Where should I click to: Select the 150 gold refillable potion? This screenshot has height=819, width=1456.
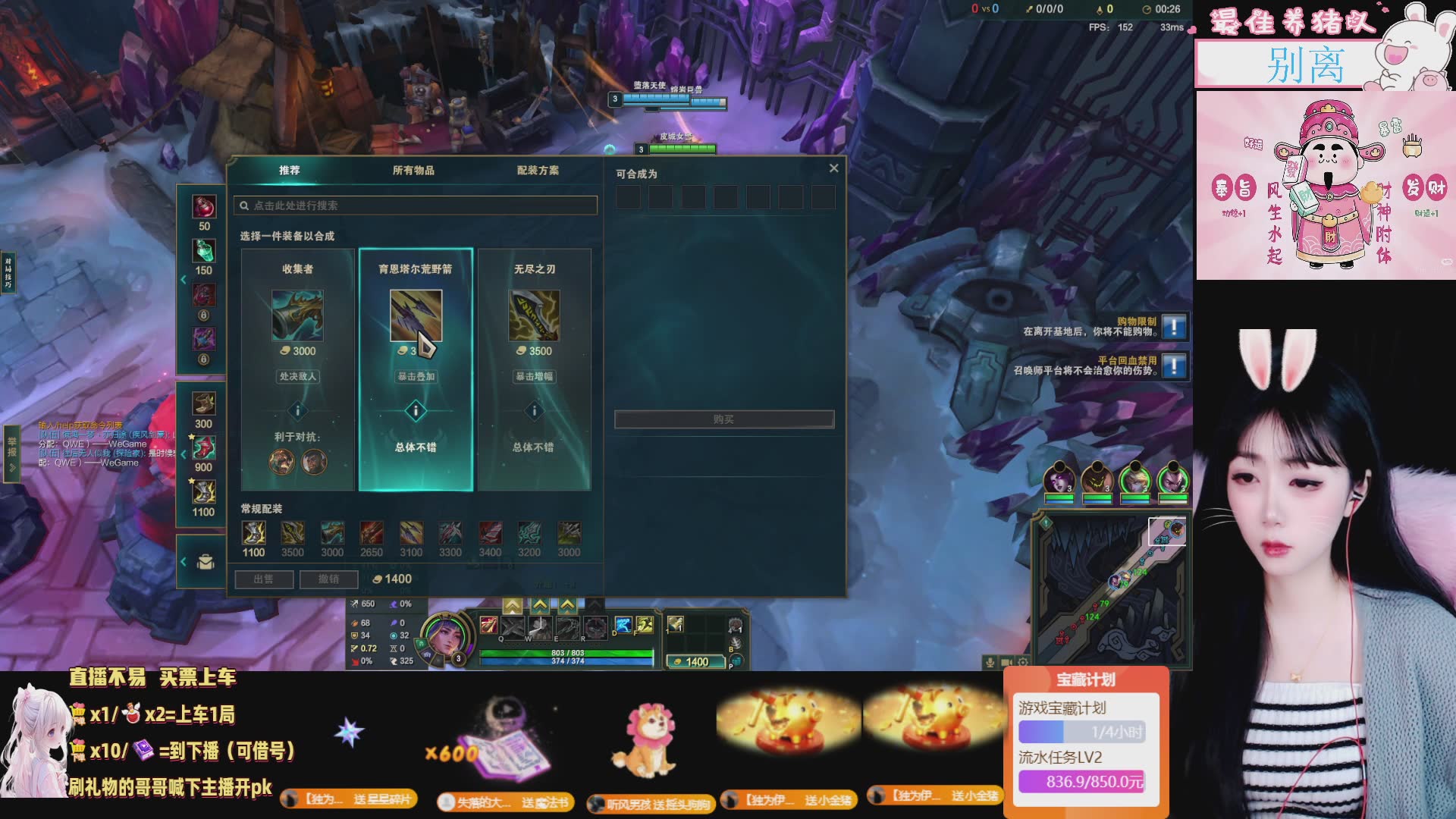(204, 251)
